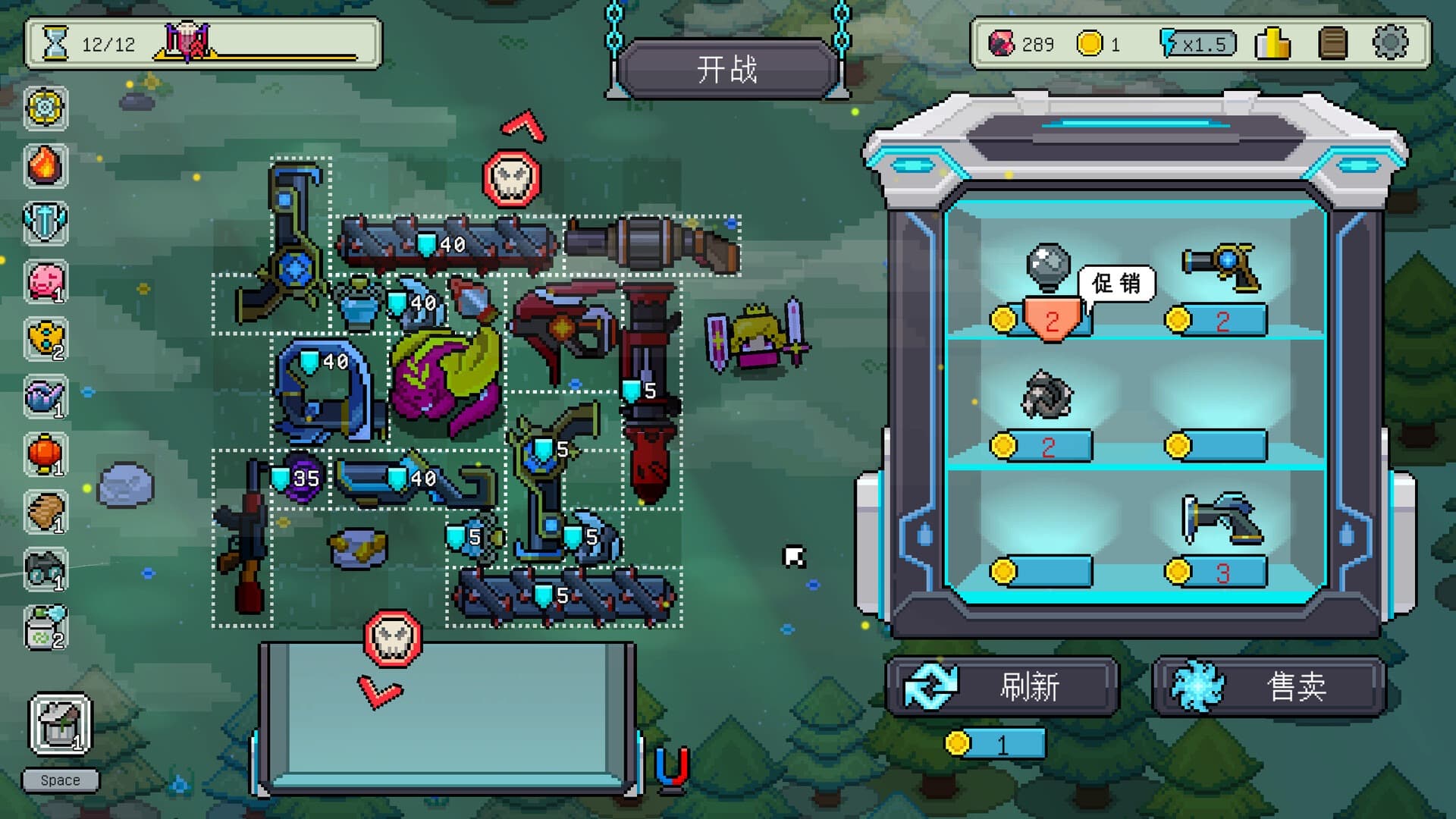This screenshot has height=819, width=1456.
Task: Select the winged sword shield relic
Action: pos(45,224)
